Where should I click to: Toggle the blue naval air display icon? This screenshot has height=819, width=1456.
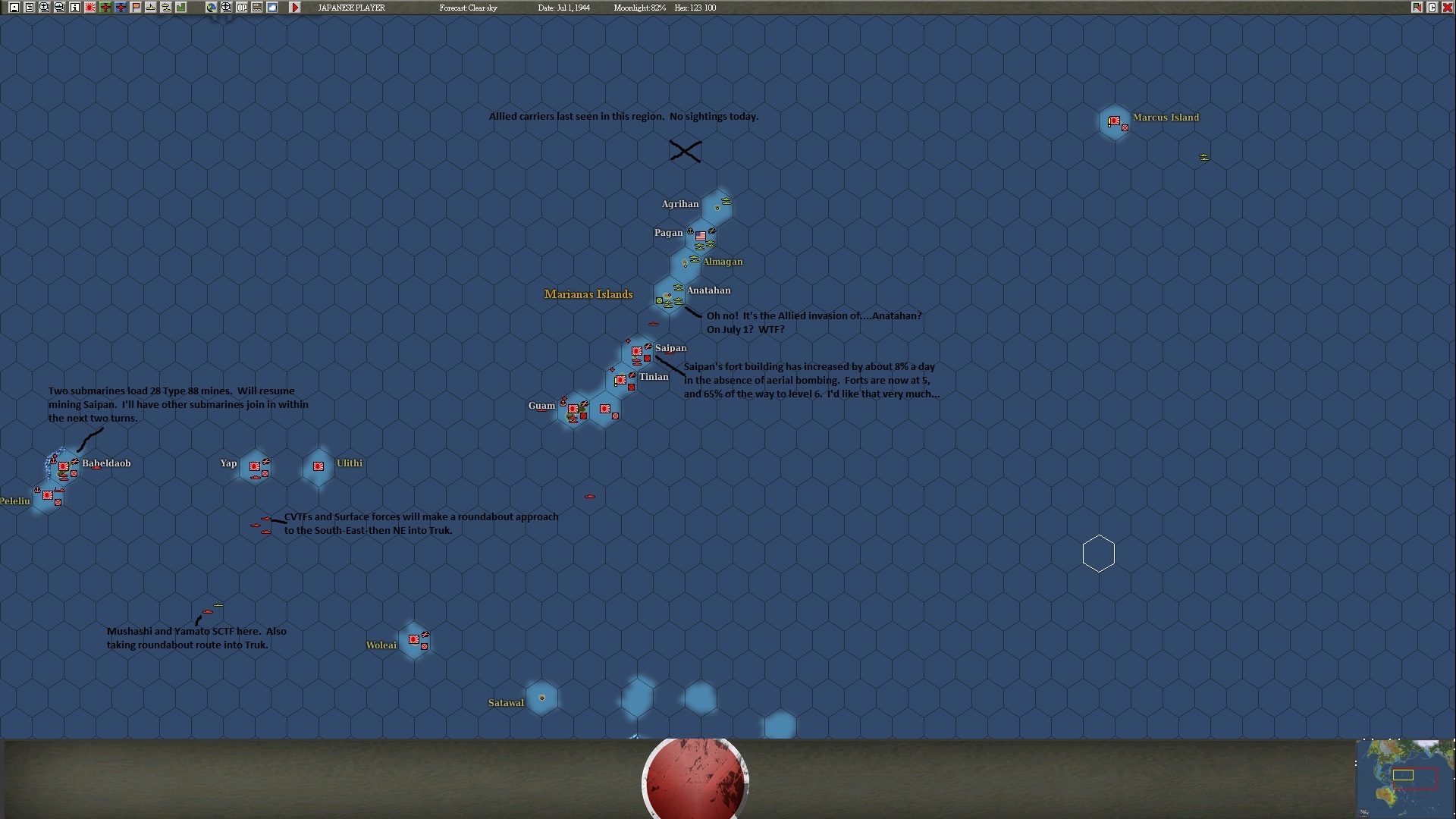coord(120,8)
